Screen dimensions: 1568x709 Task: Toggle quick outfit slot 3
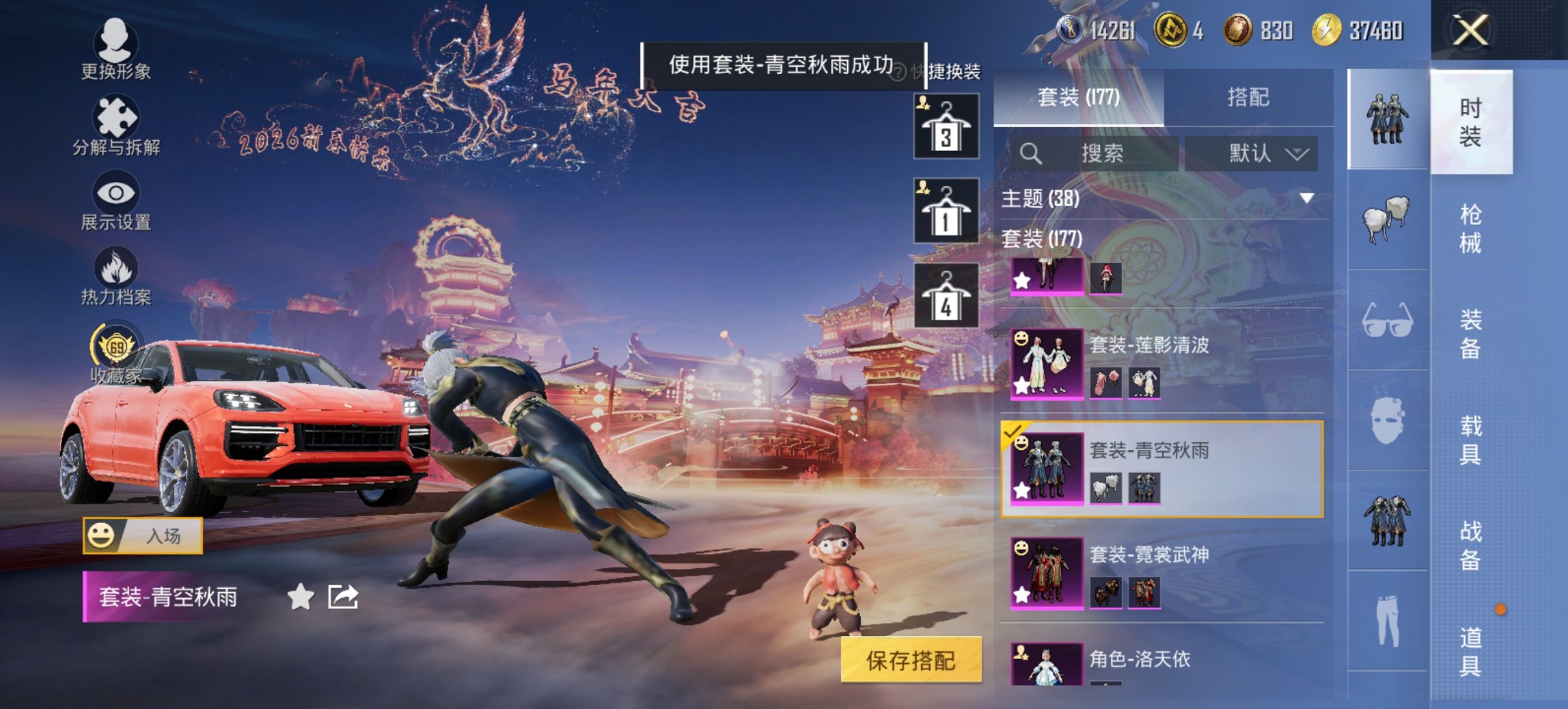tap(946, 126)
